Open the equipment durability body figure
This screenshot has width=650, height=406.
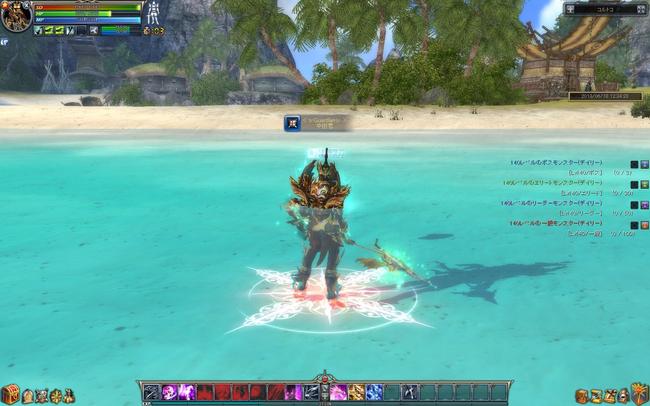[156, 16]
